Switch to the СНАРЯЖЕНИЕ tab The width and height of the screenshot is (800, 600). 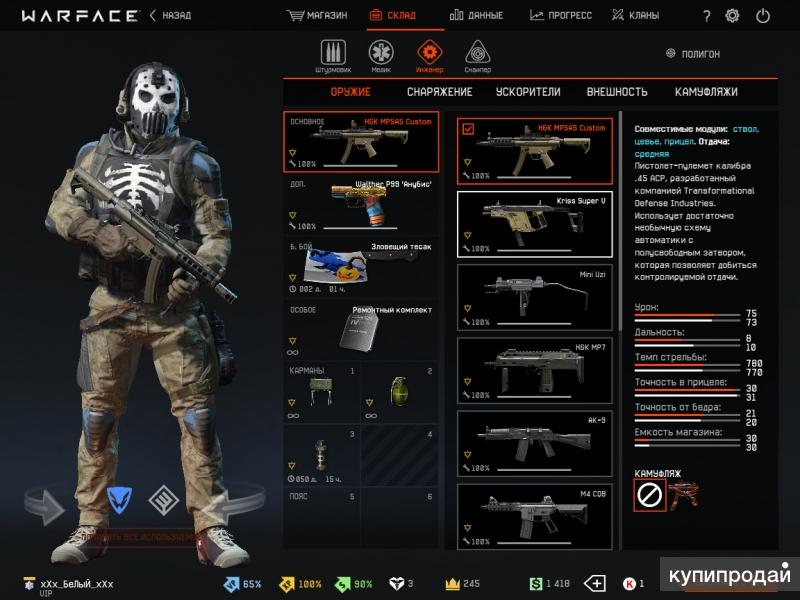(440, 92)
